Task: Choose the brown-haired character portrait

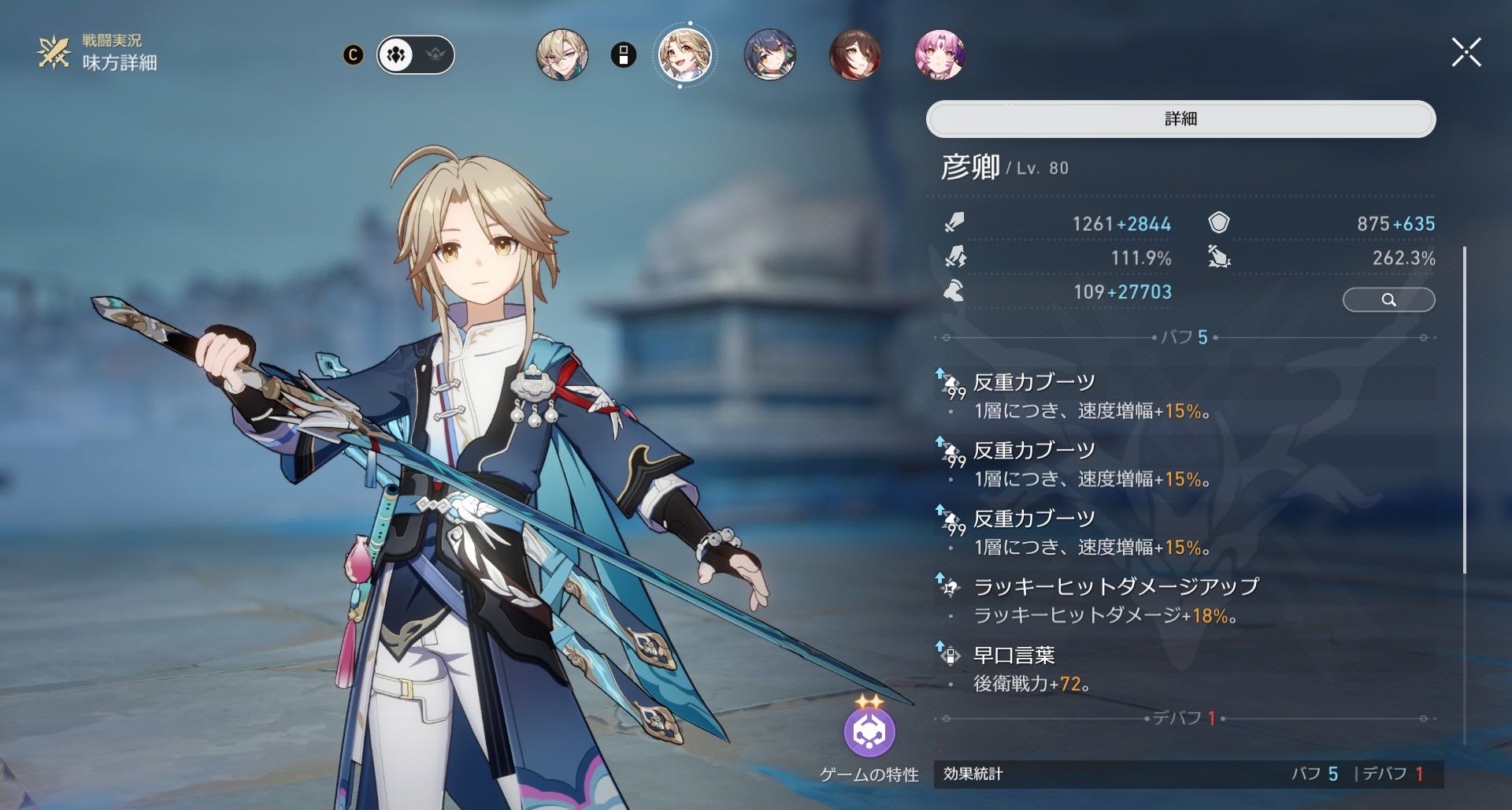Action: [854, 55]
